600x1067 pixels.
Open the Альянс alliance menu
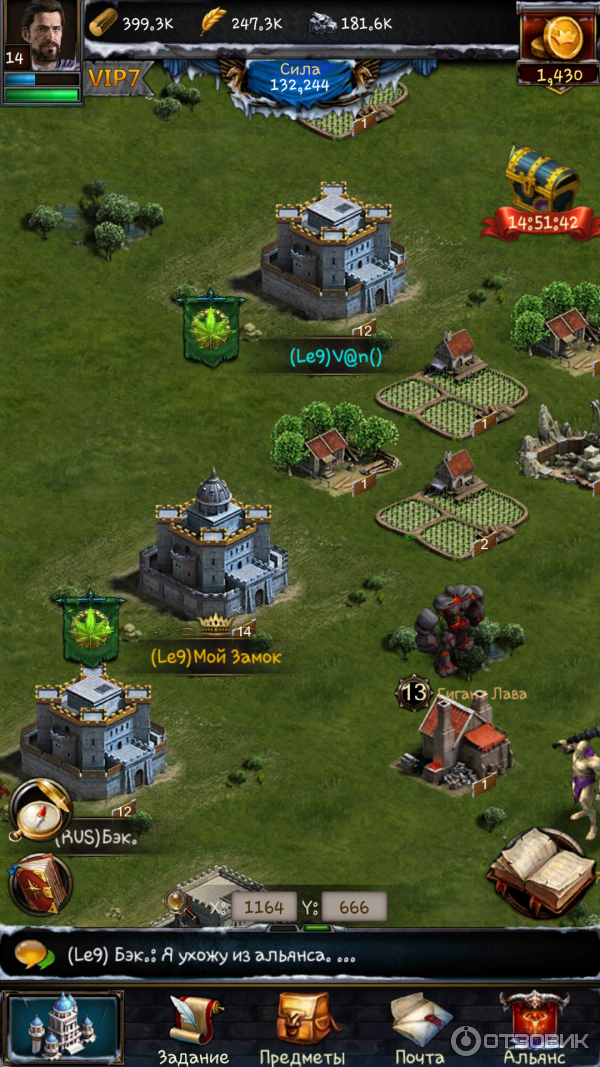coord(534,1029)
